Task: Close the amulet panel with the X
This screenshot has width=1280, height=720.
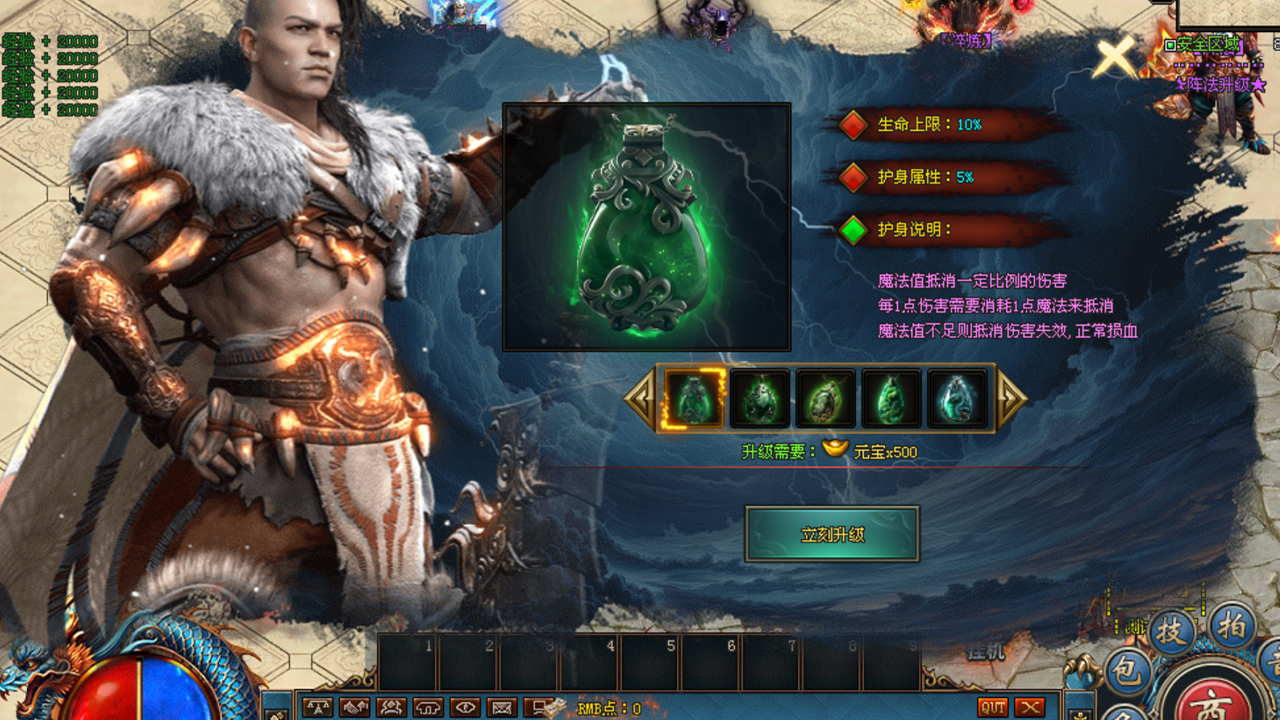Action: tap(1114, 59)
